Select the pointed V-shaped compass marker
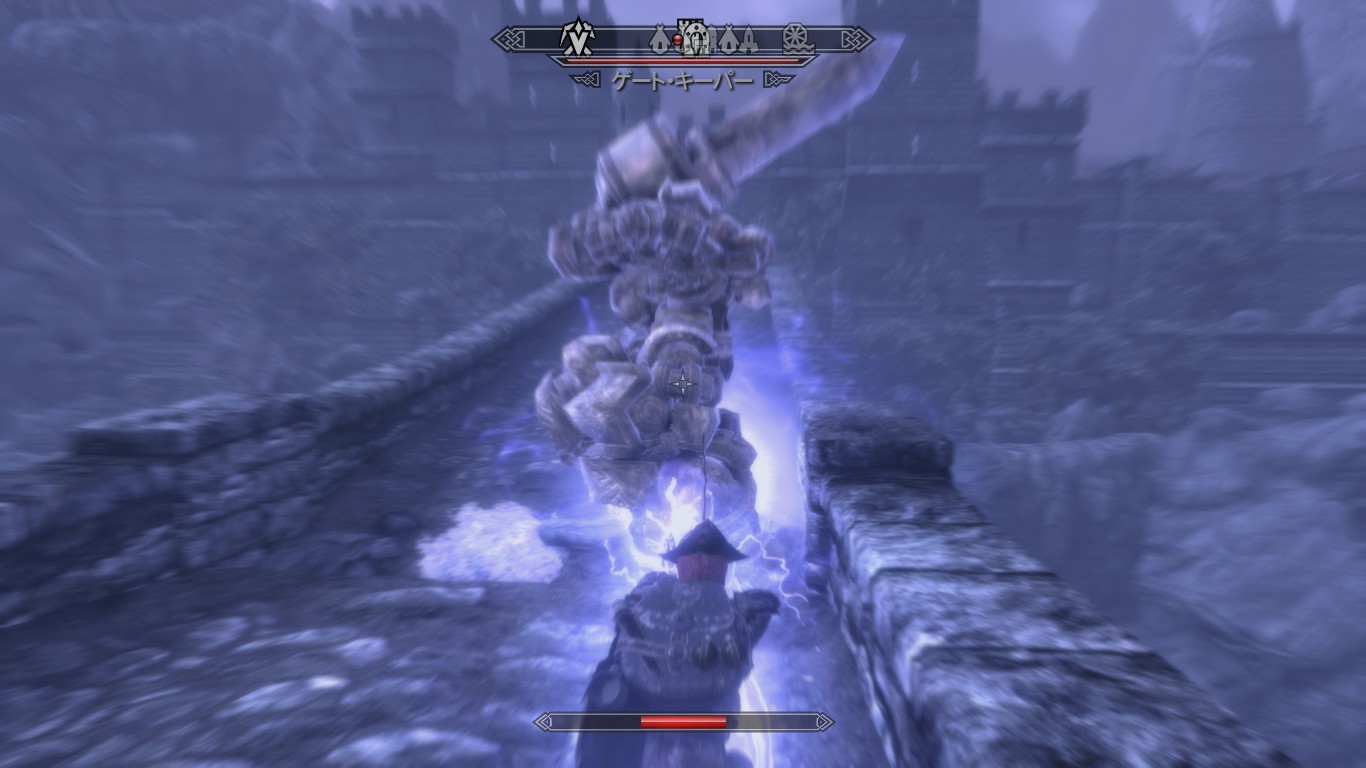 577,38
